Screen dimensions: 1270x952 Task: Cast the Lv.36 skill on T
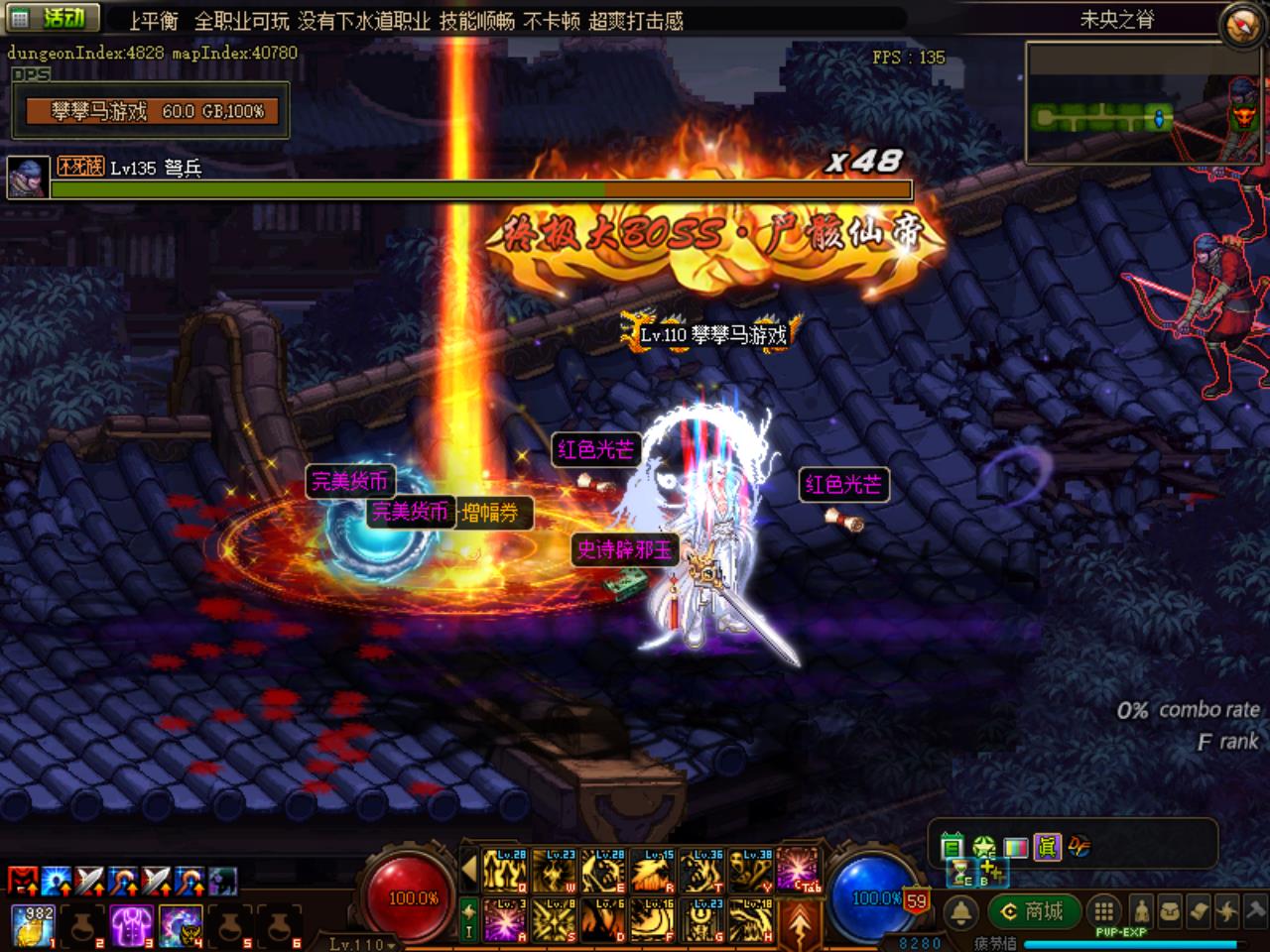pyautogui.click(x=701, y=871)
